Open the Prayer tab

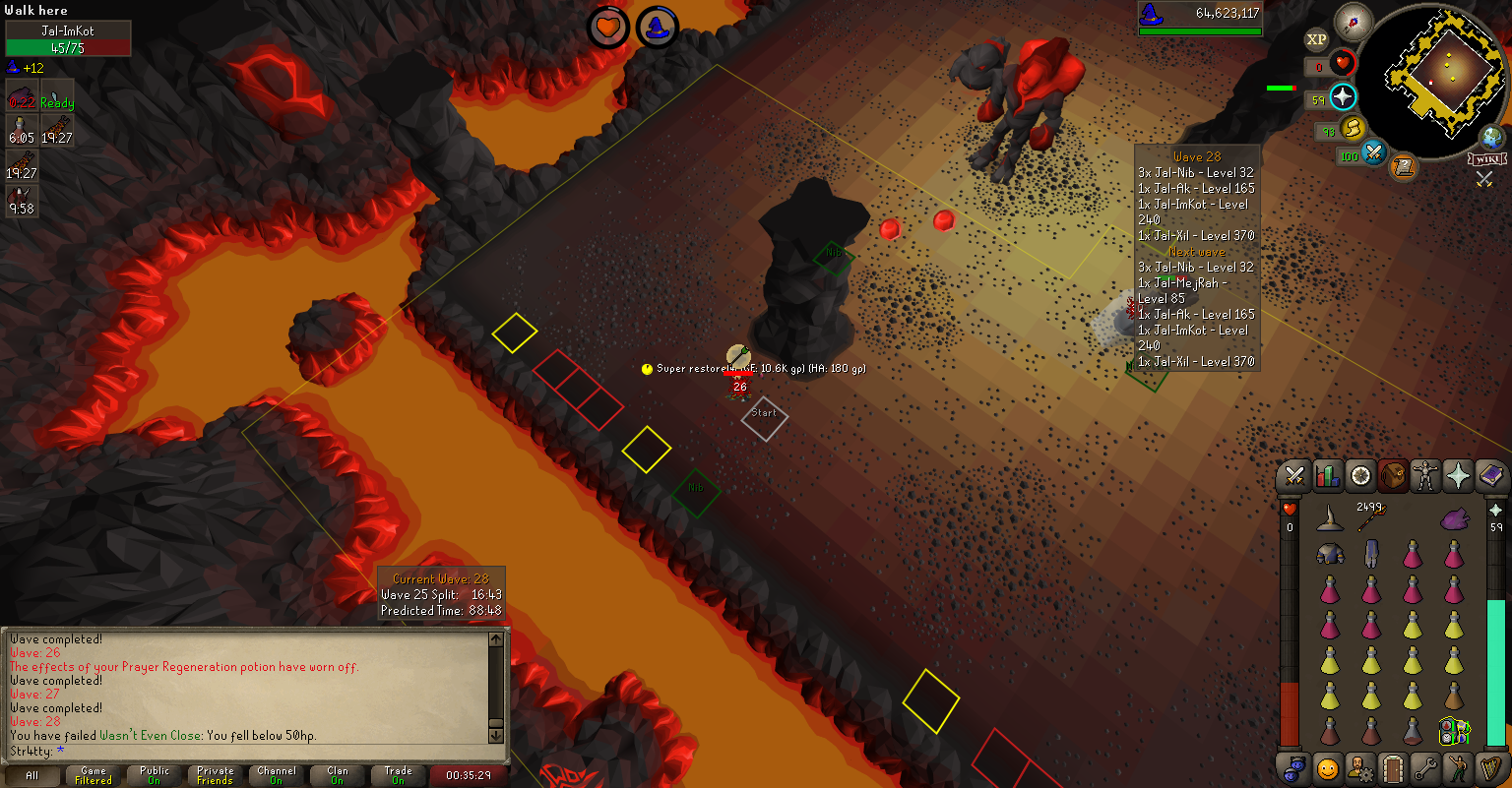(x=1458, y=477)
